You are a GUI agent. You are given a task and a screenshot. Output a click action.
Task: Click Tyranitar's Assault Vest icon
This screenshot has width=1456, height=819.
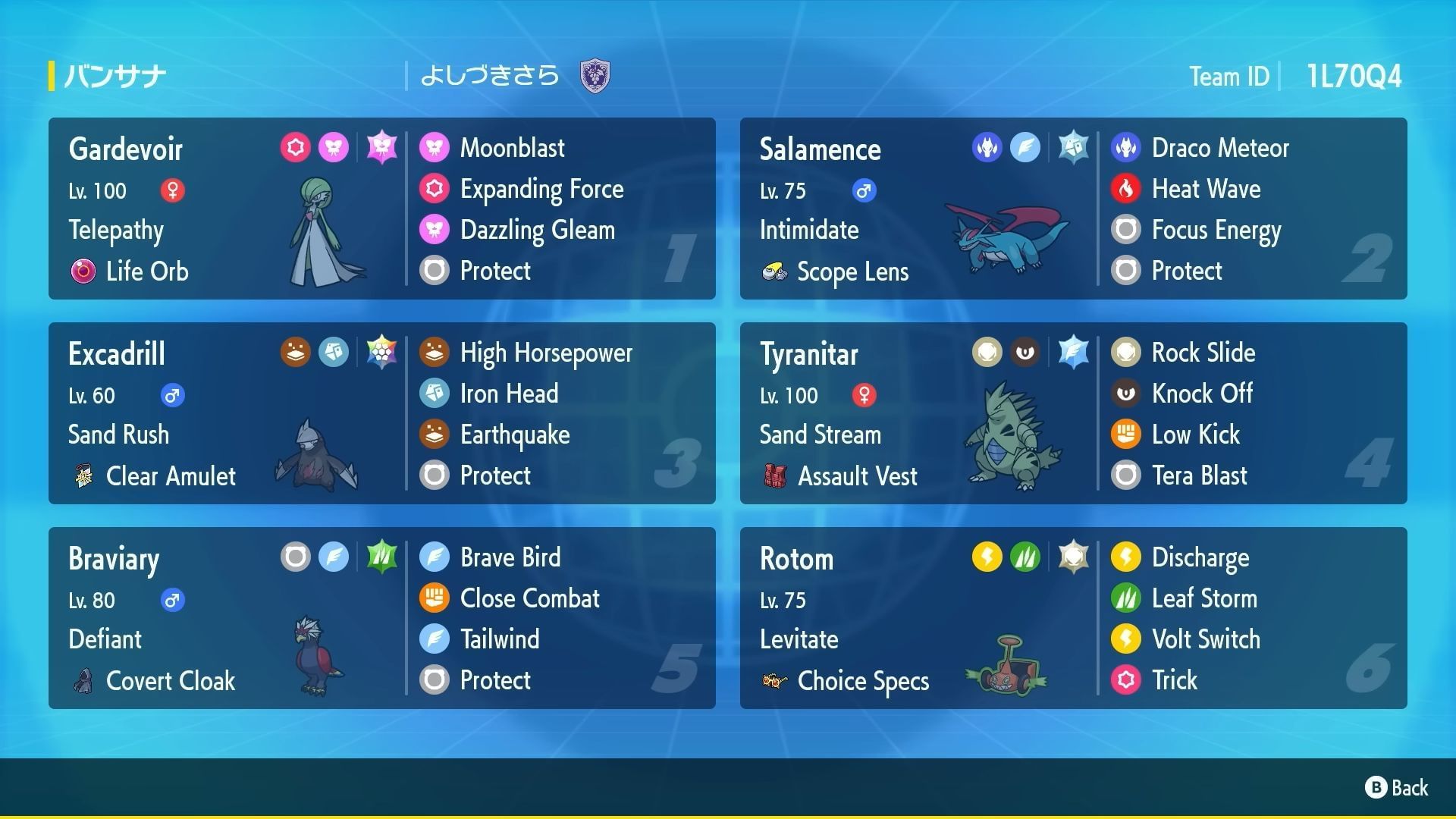(x=775, y=476)
